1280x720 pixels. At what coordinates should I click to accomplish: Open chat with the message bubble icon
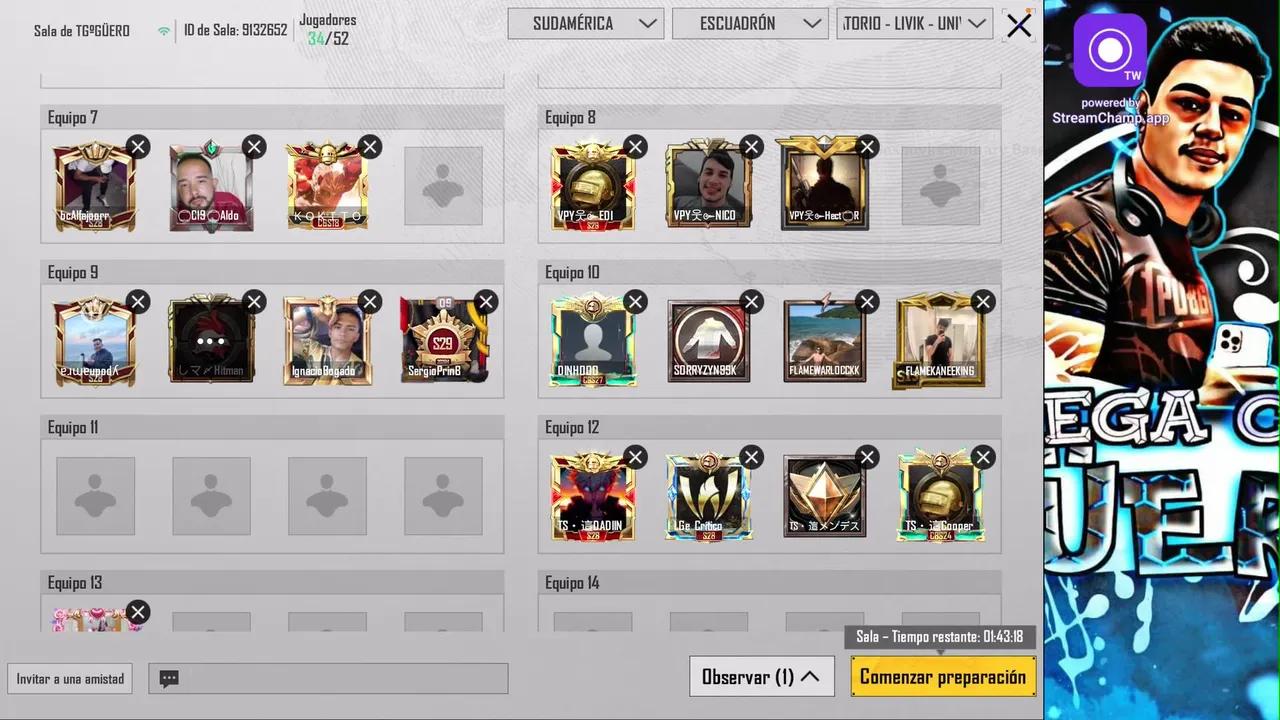coord(168,678)
